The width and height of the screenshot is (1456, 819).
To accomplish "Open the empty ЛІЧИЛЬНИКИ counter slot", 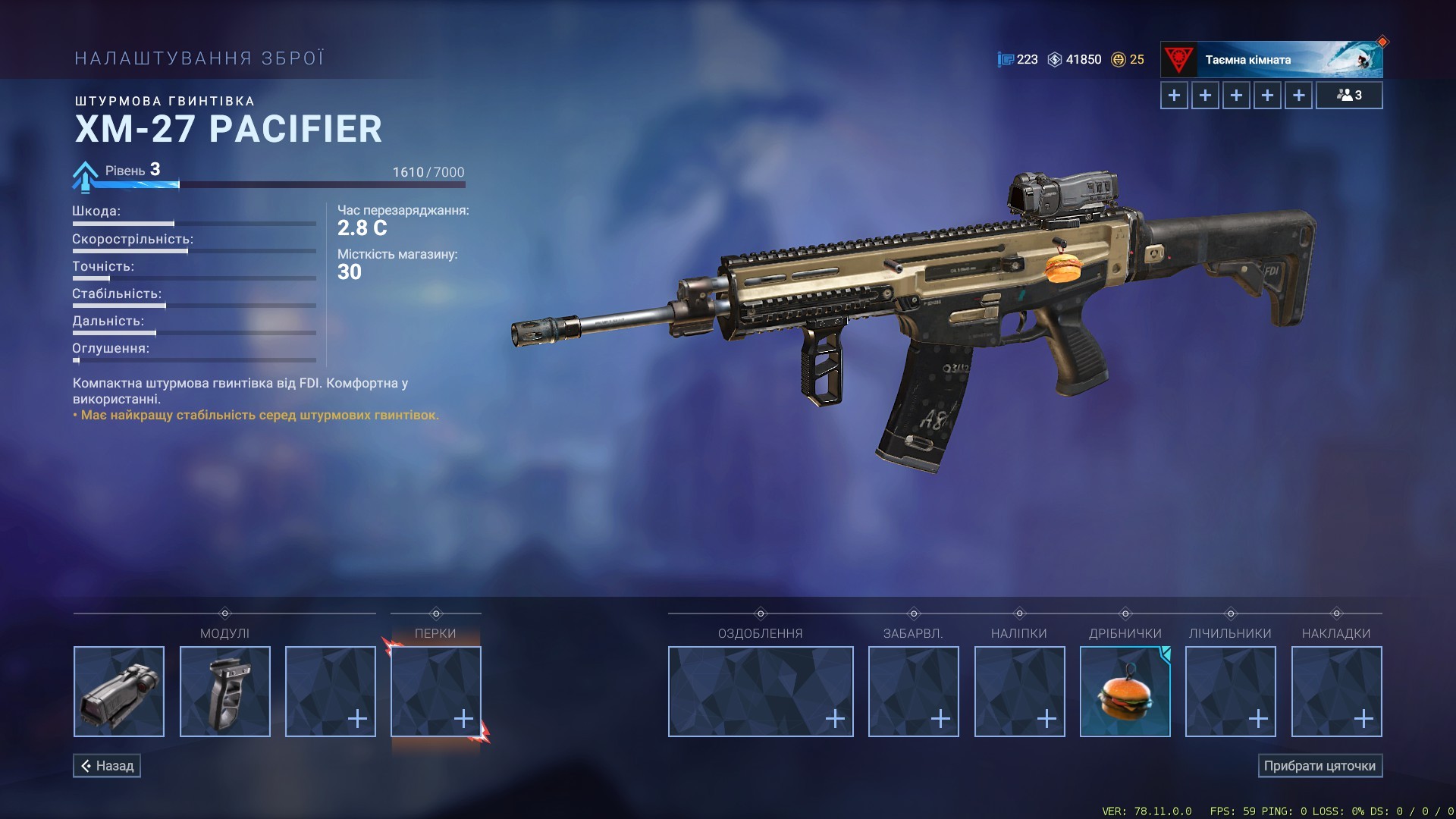I will click(1231, 692).
